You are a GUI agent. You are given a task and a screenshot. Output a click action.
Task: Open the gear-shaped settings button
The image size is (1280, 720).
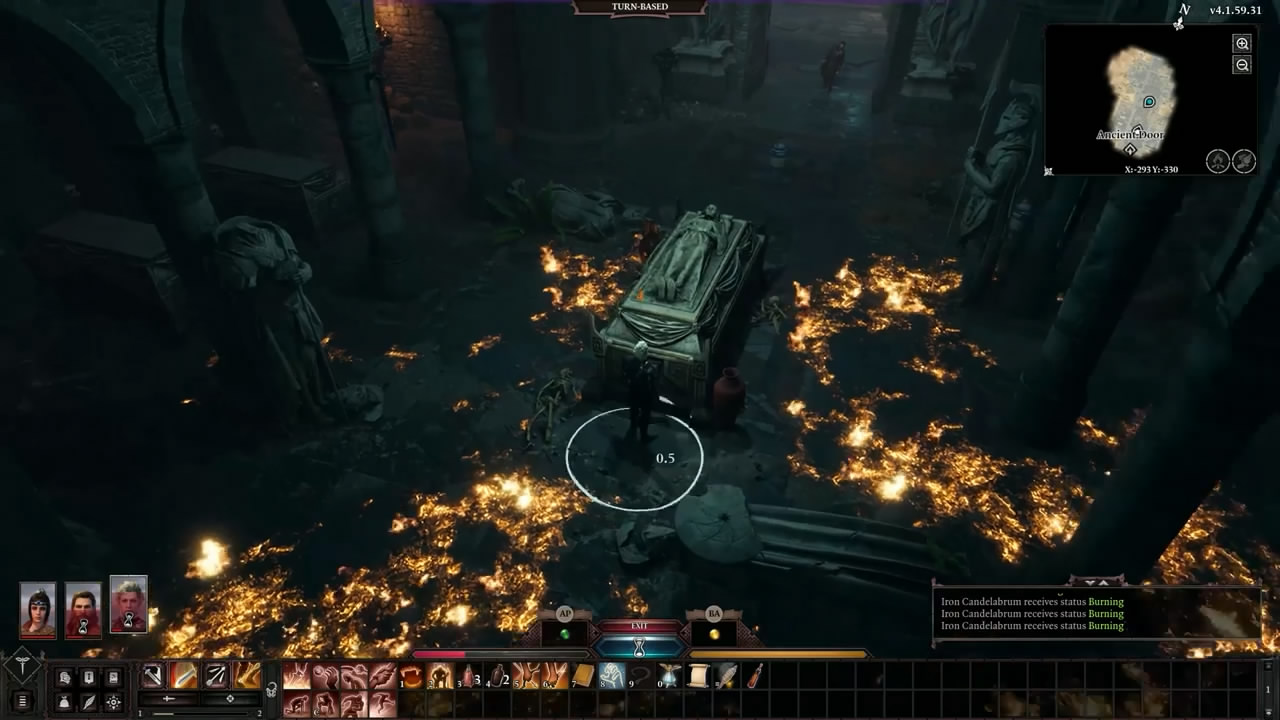(x=114, y=702)
